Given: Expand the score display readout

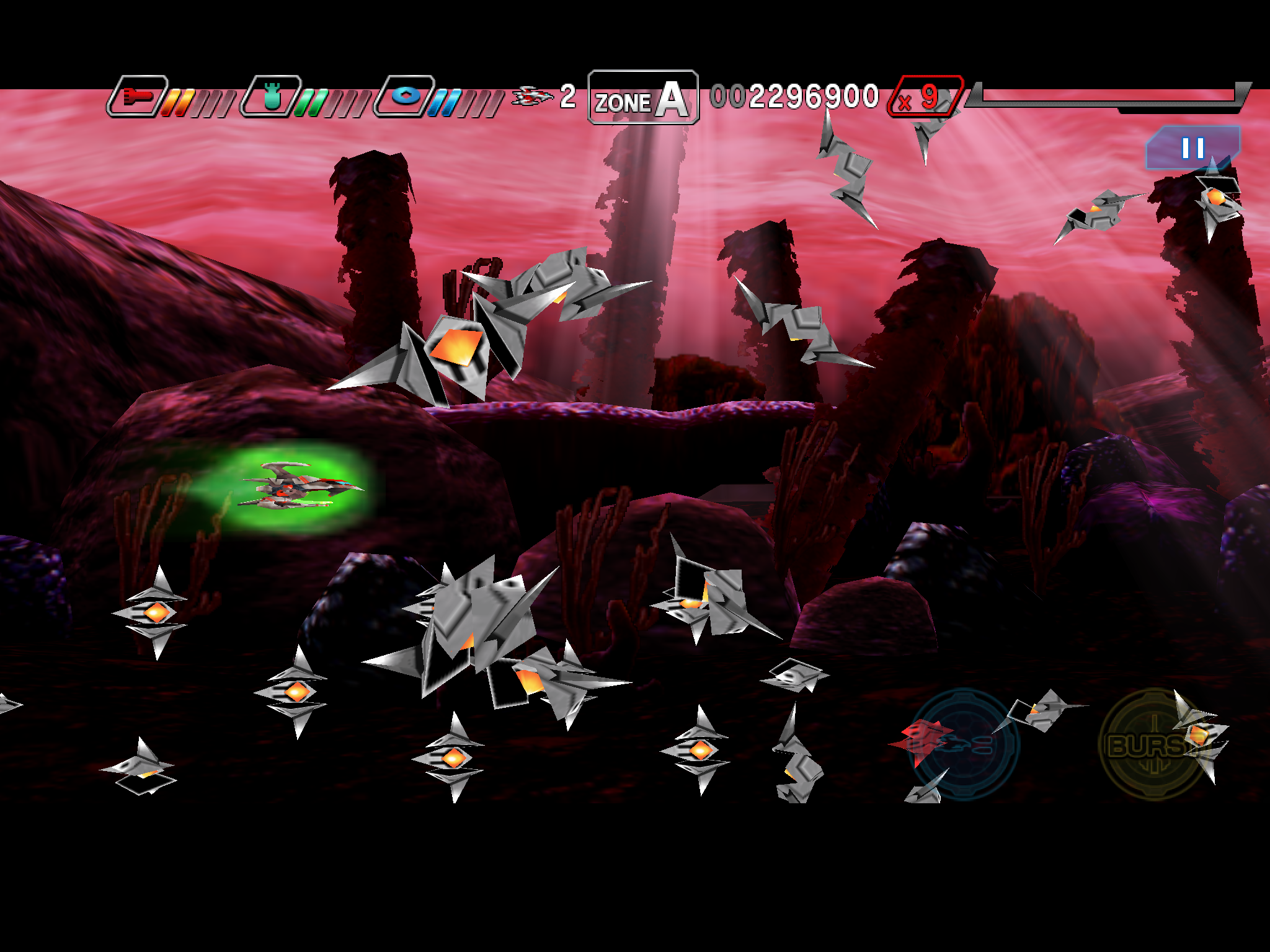Looking at the screenshot, I should 794,96.
